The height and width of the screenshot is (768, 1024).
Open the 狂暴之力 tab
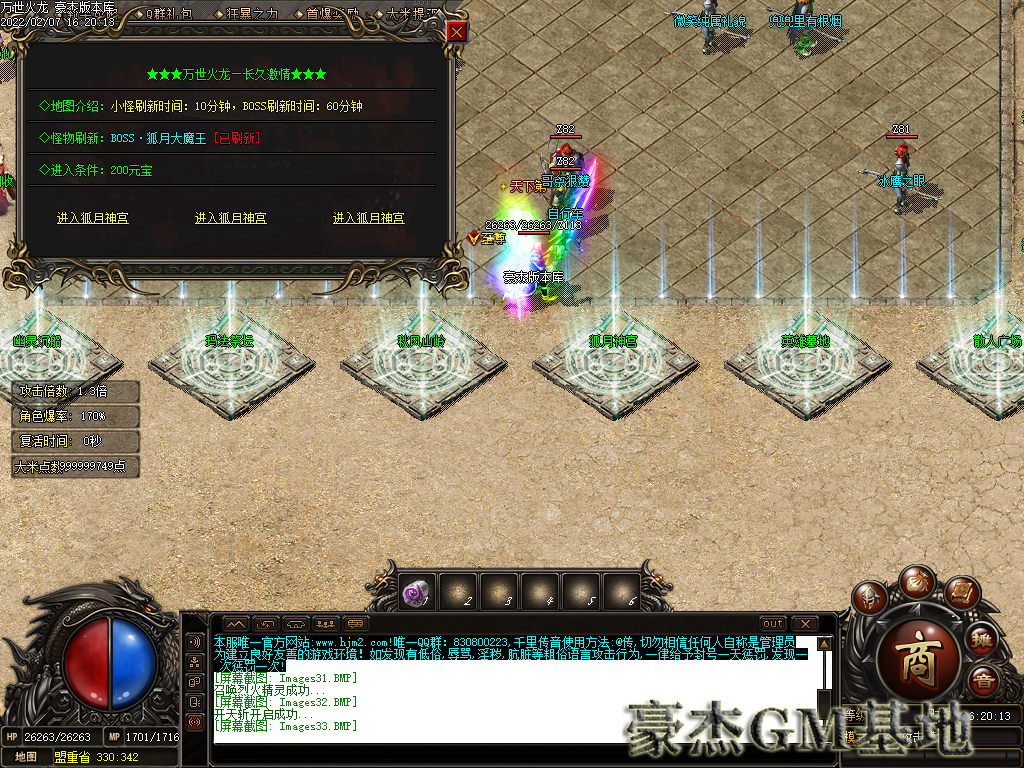[x=252, y=14]
